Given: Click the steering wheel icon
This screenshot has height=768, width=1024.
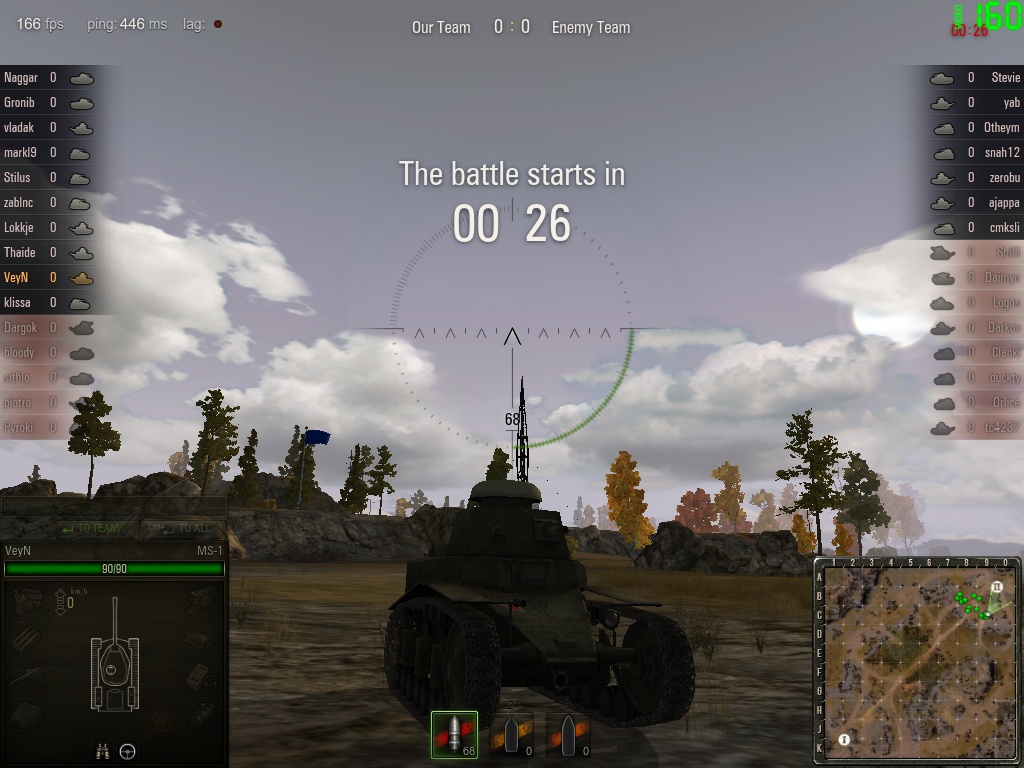Looking at the screenshot, I should click(128, 751).
